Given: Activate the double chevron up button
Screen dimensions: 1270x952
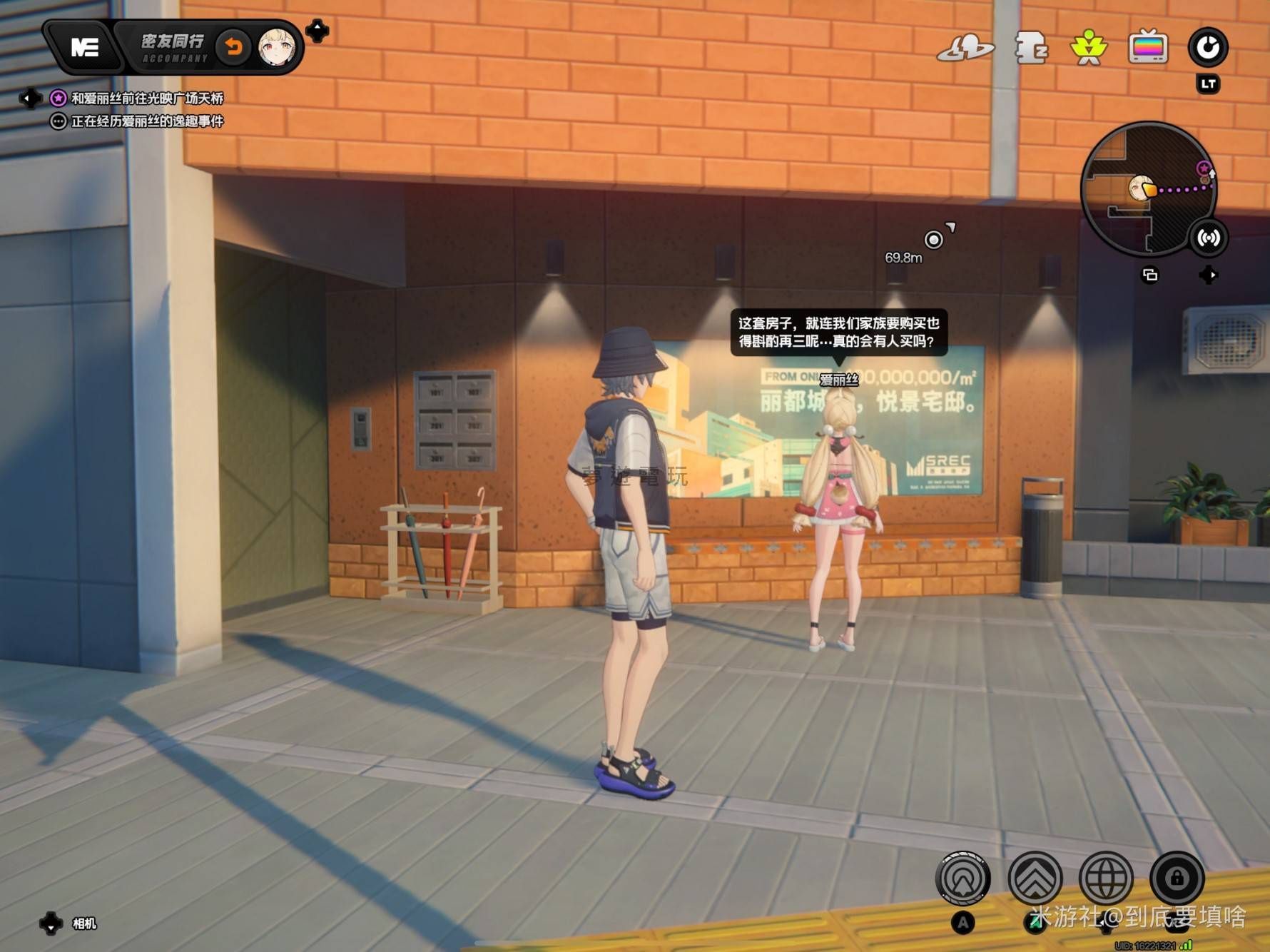Looking at the screenshot, I should point(1035,878).
